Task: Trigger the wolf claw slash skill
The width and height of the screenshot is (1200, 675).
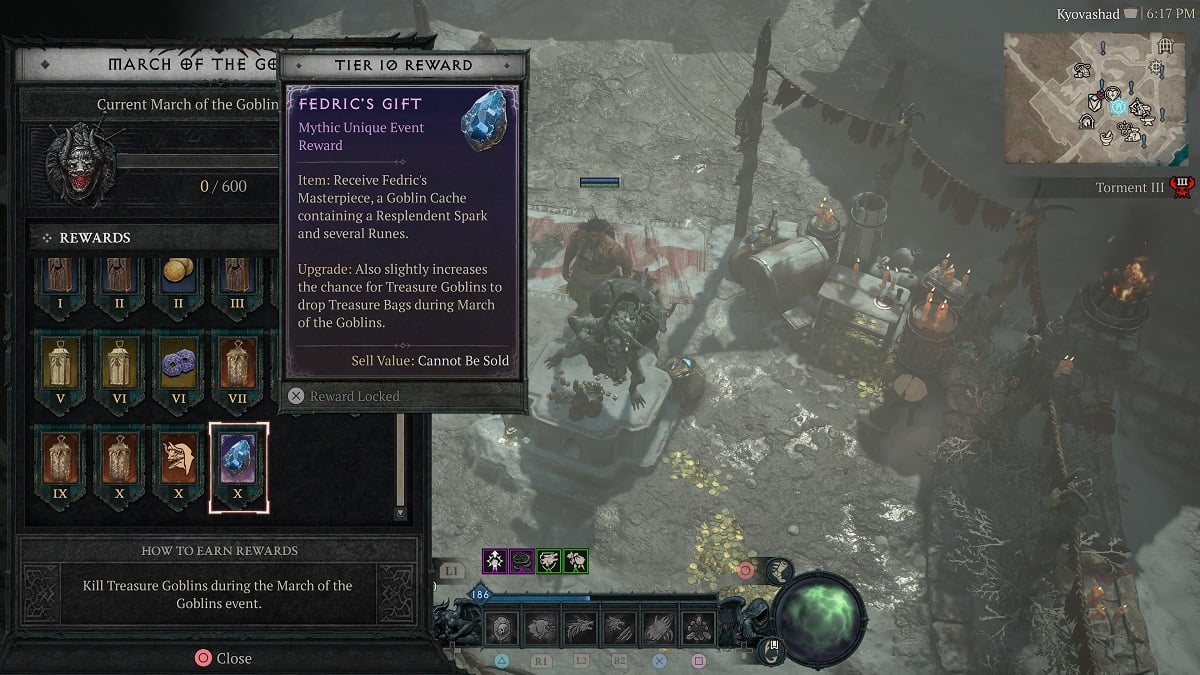Action: [620, 628]
